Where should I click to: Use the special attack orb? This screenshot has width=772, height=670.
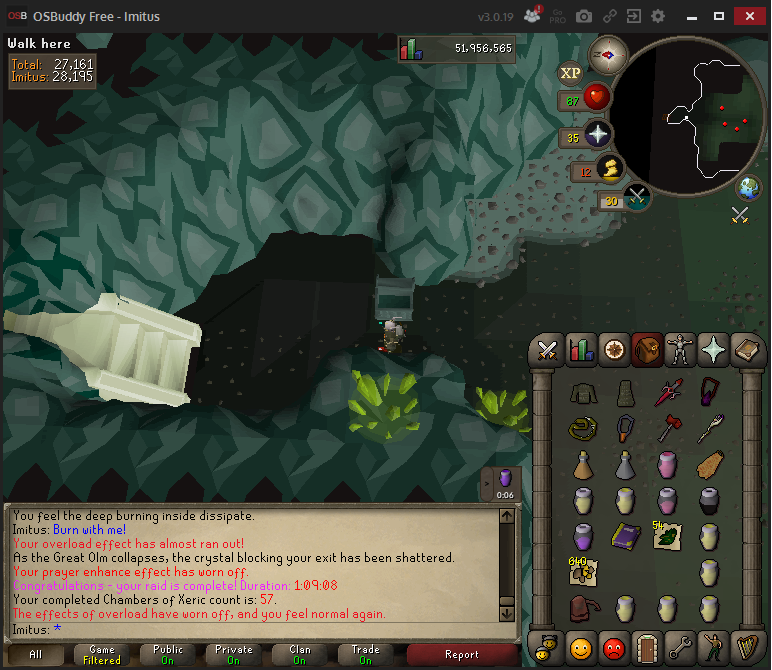pos(637,197)
